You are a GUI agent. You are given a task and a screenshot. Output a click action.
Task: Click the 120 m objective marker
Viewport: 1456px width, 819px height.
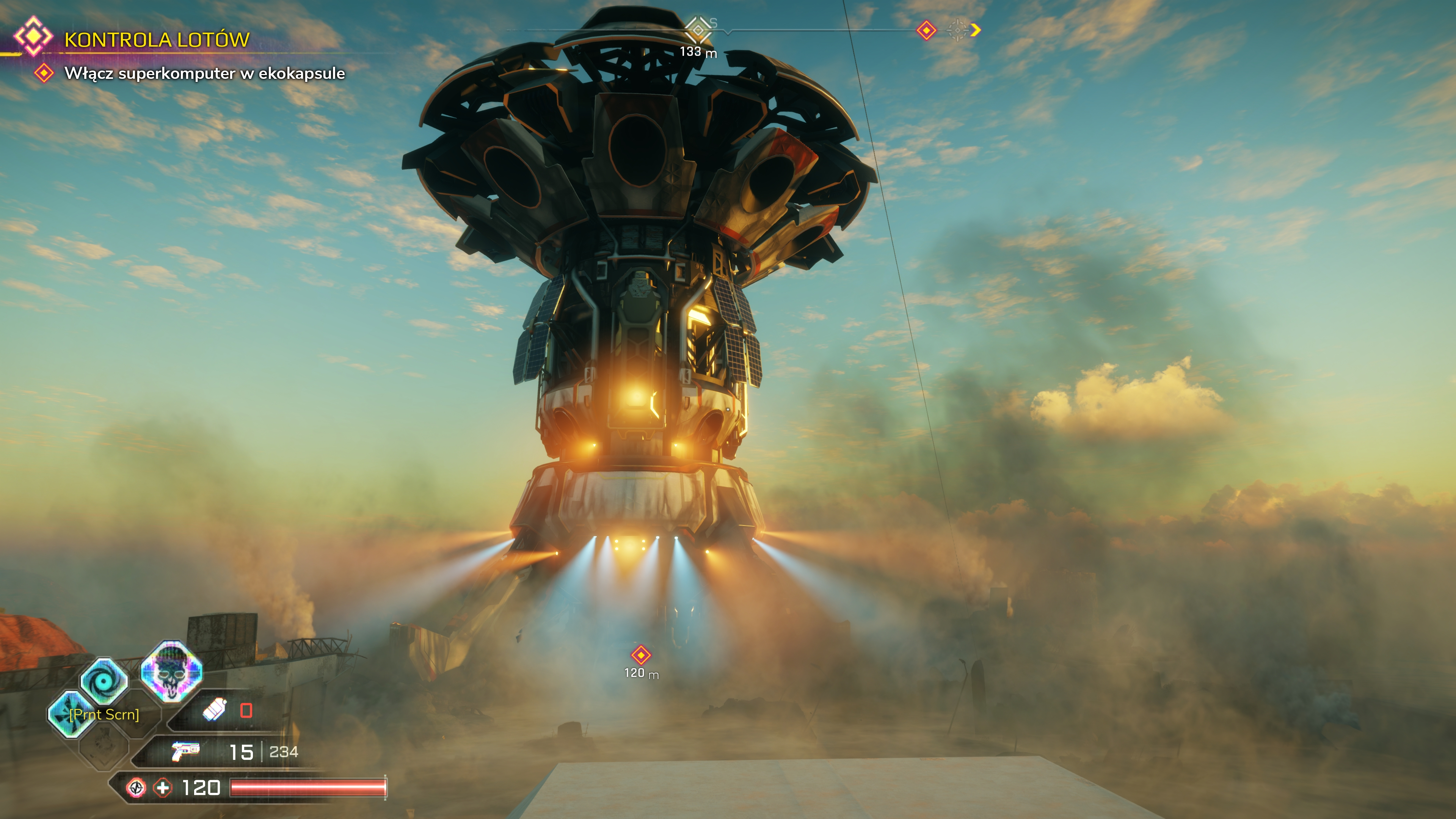[641, 655]
